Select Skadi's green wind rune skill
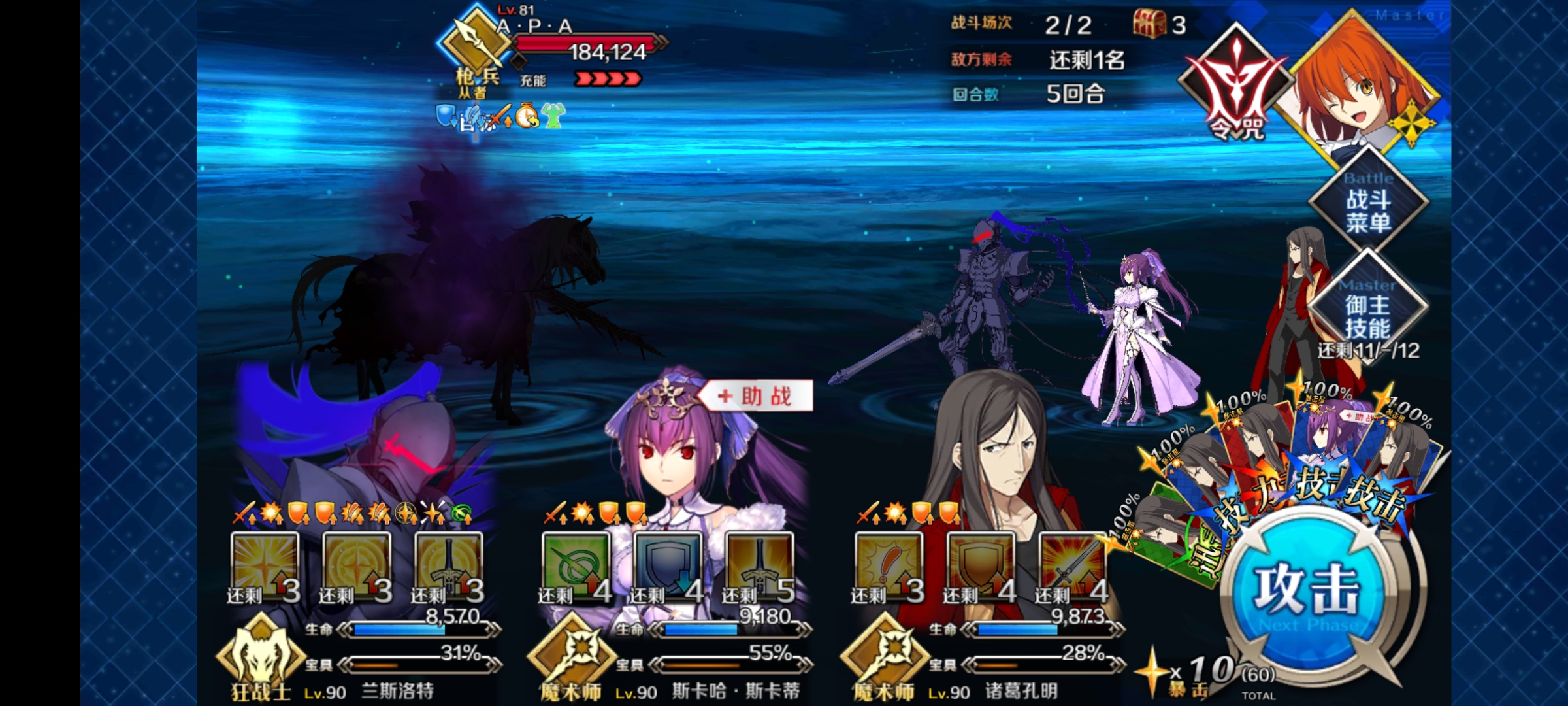 [575, 567]
